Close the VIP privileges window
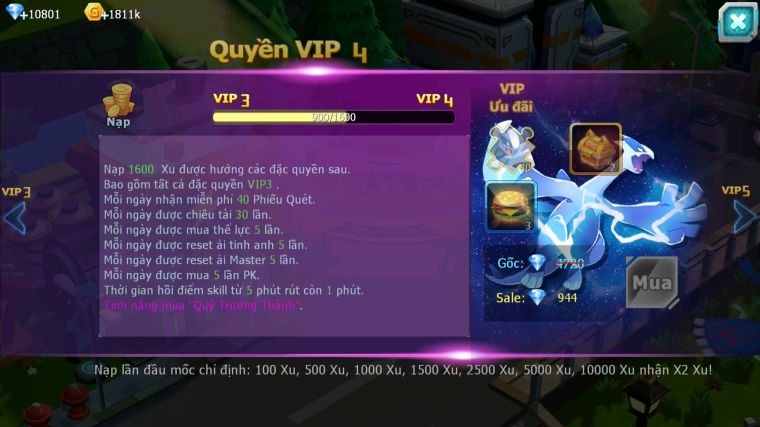The height and width of the screenshot is (427, 760). 737,22
